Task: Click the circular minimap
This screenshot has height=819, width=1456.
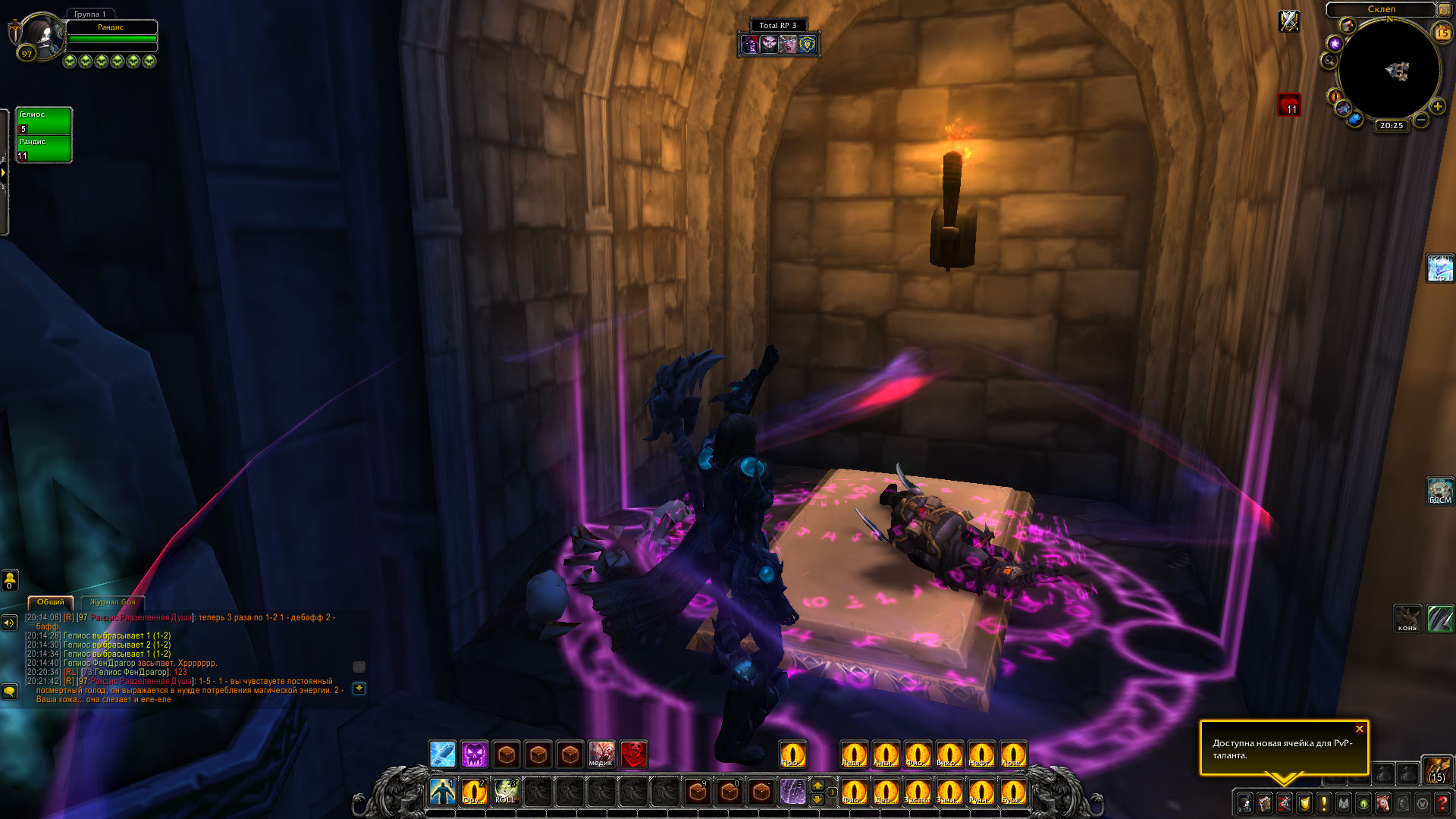Action: click(1389, 70)
